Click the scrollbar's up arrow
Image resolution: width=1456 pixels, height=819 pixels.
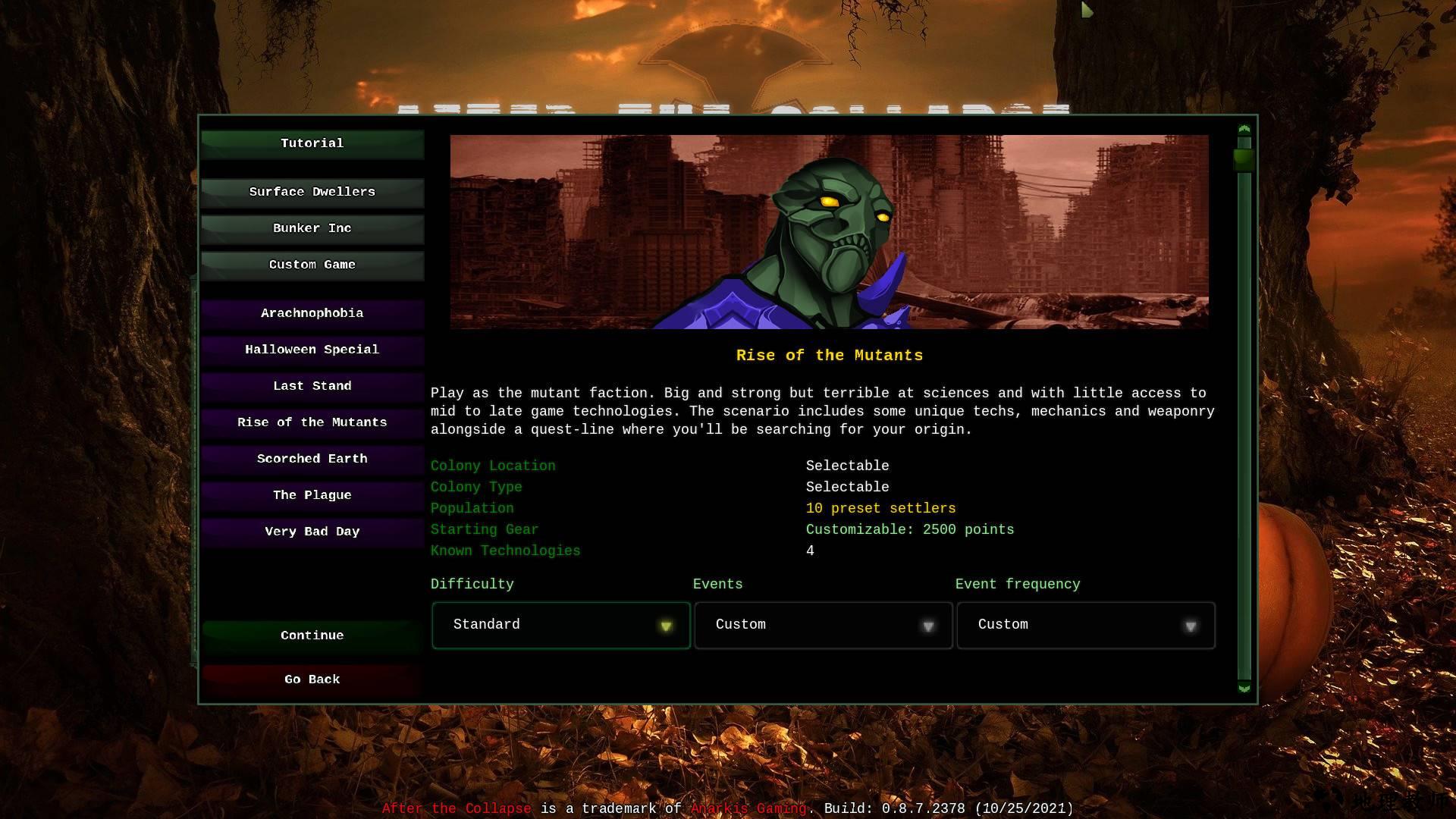[1244, 130]
